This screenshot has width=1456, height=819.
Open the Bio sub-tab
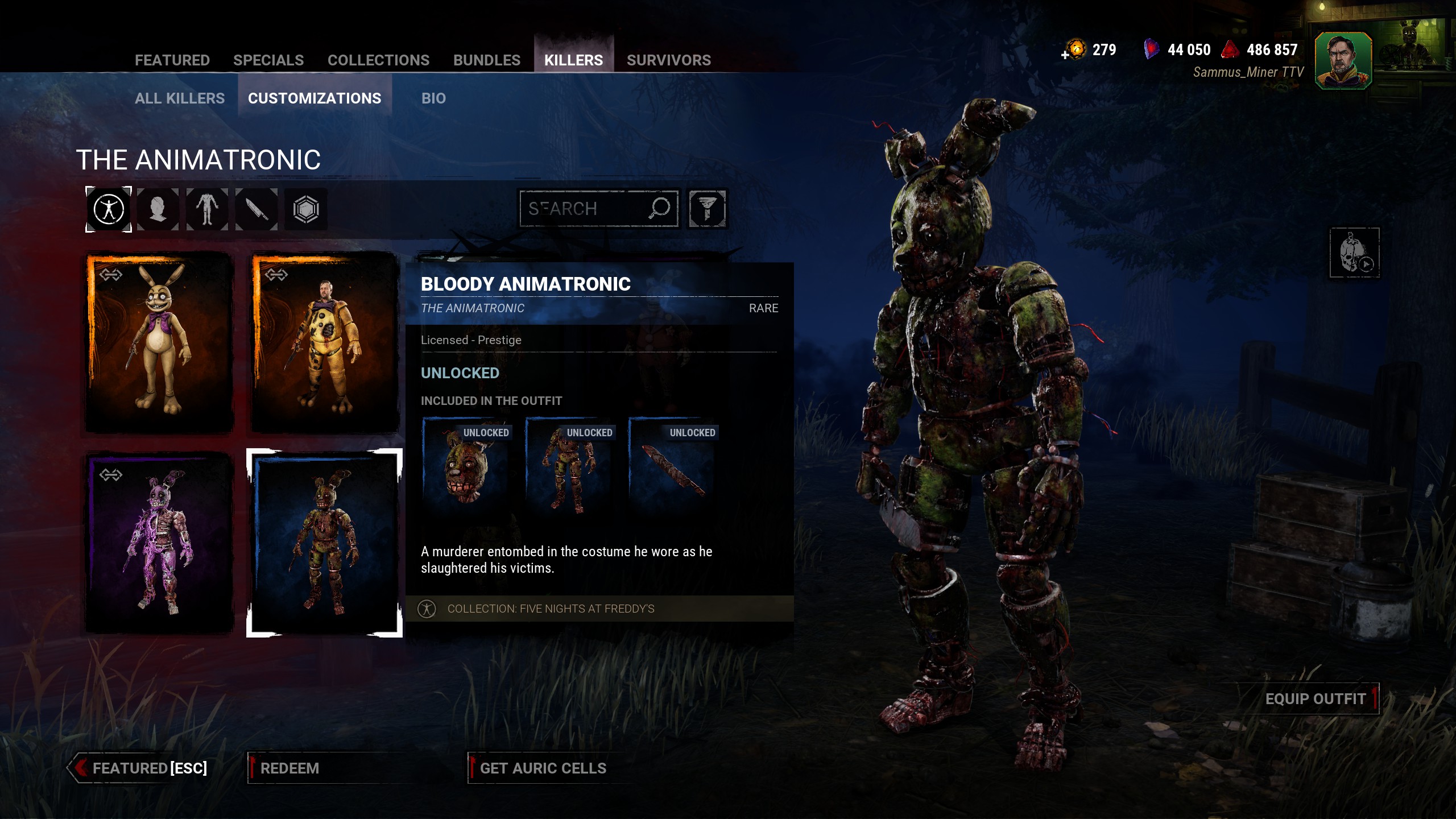(x=433, y=98)
